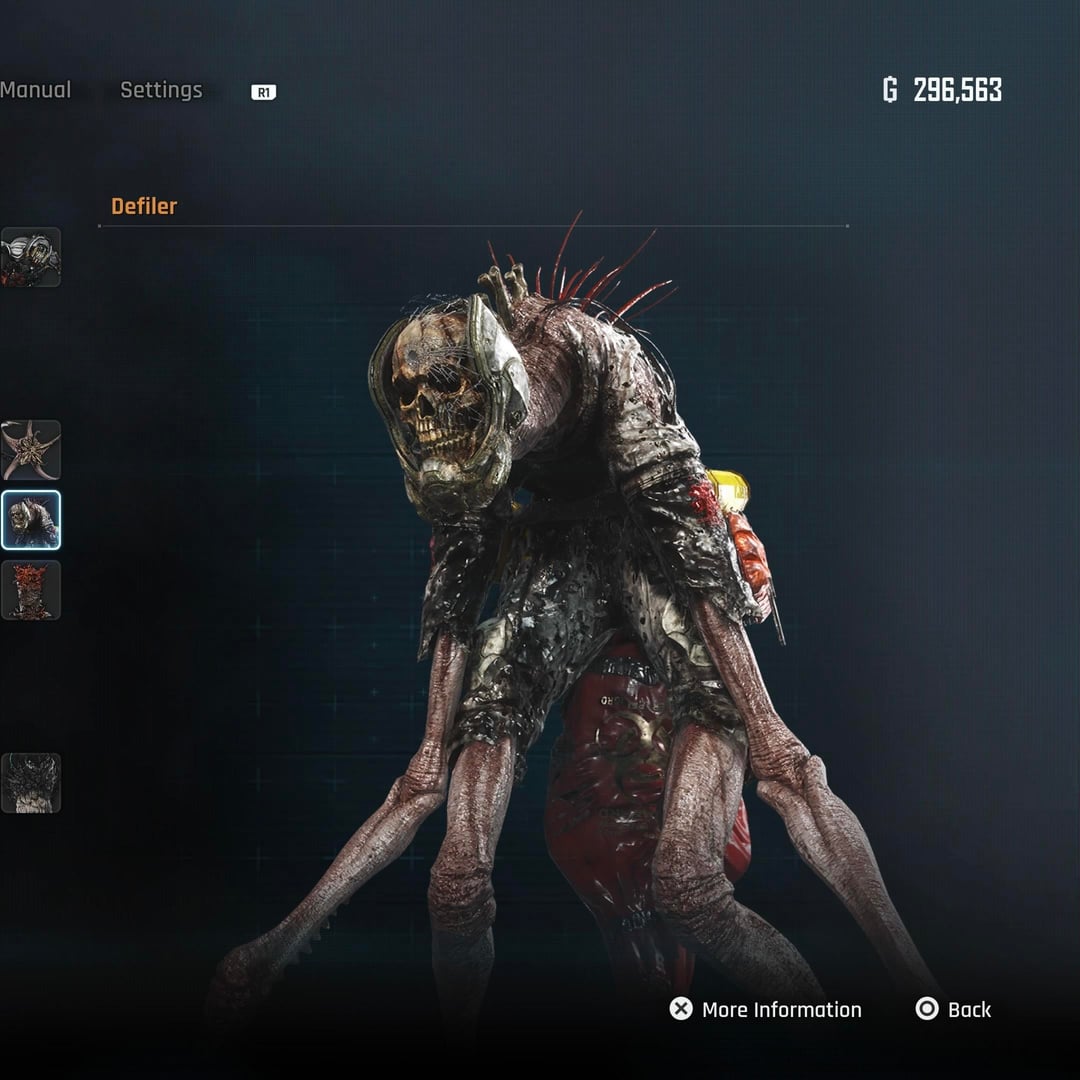The image size is (1080, 1080).
Task: Show More Information about the Defiler
Action: (x=766, y=1009)
